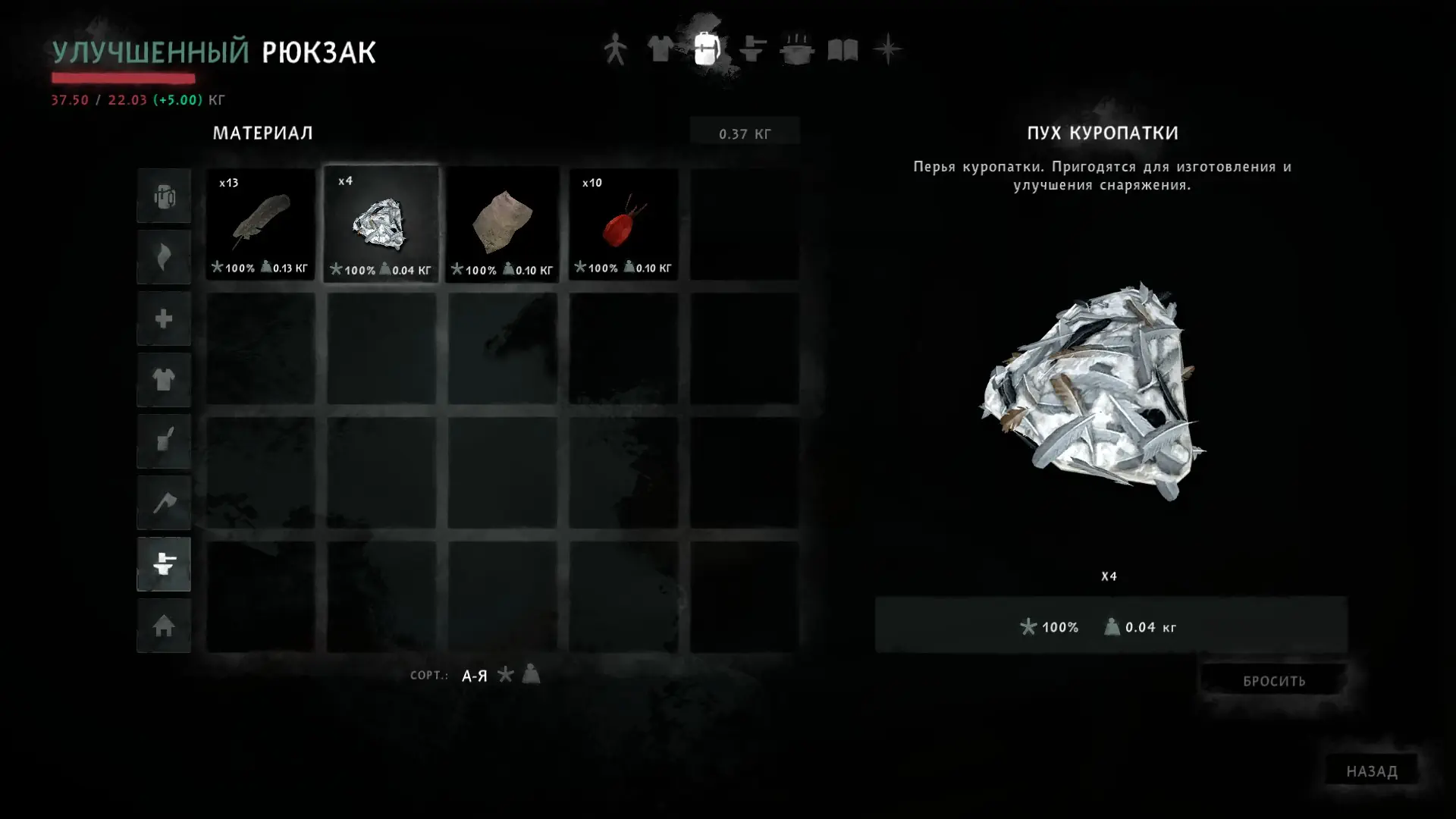Screen dimensions: 1456x819
Task: Select the tan hide material slot
Action: point(502,224)
